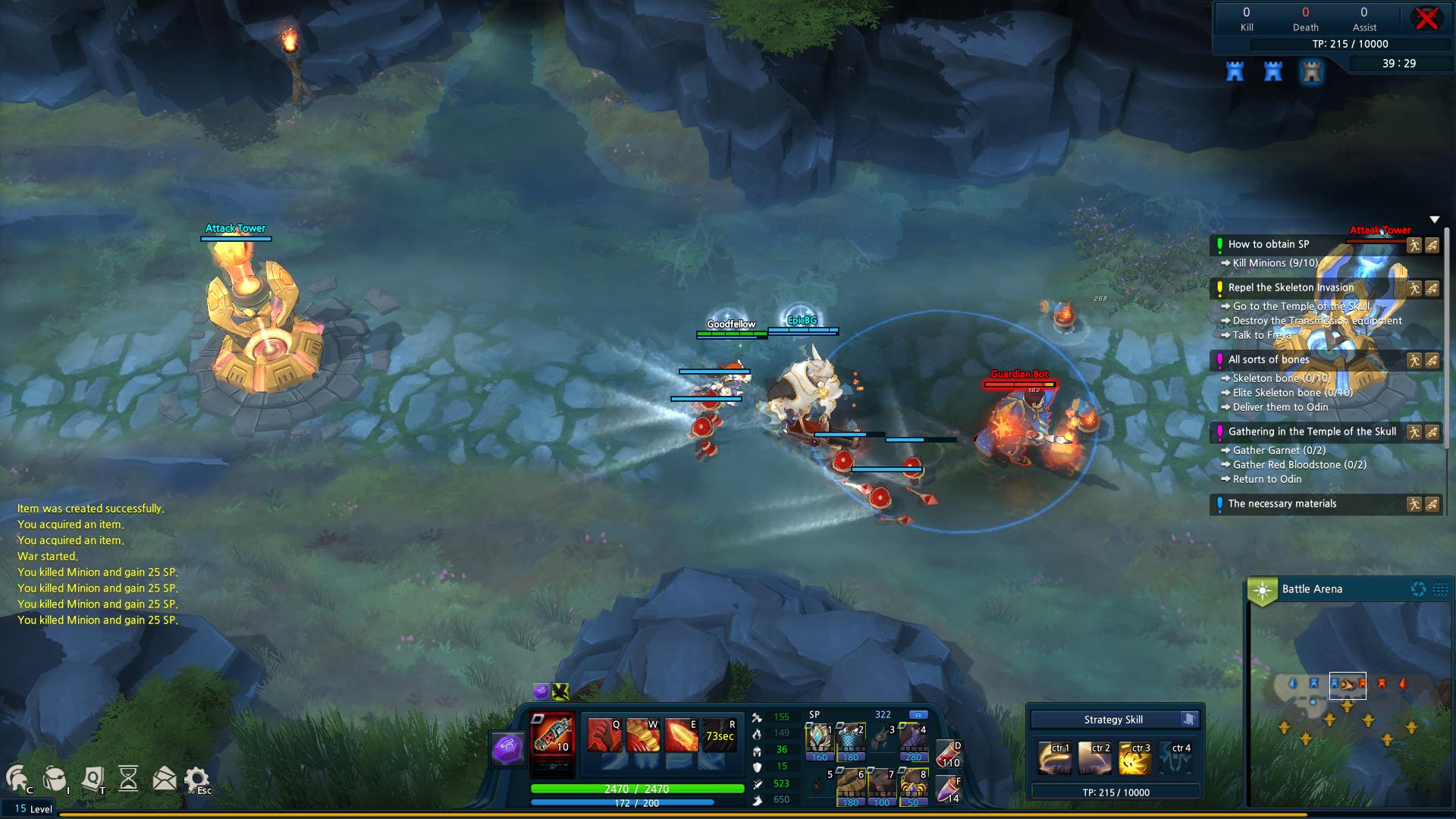This screenshot has height=819, width=1456.
Task: Use the red potion in slot D
Action: tap(949, 754)
